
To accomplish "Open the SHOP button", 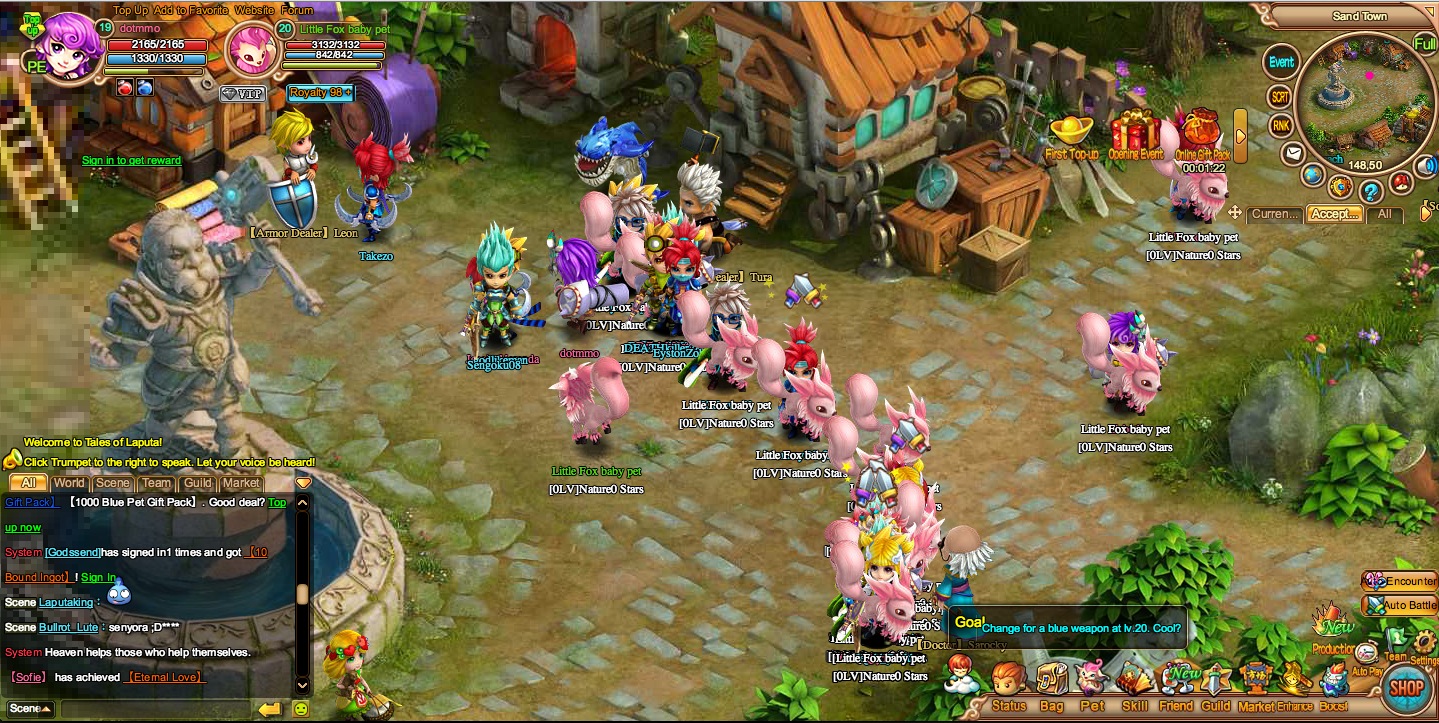I will click(1406, 688).
